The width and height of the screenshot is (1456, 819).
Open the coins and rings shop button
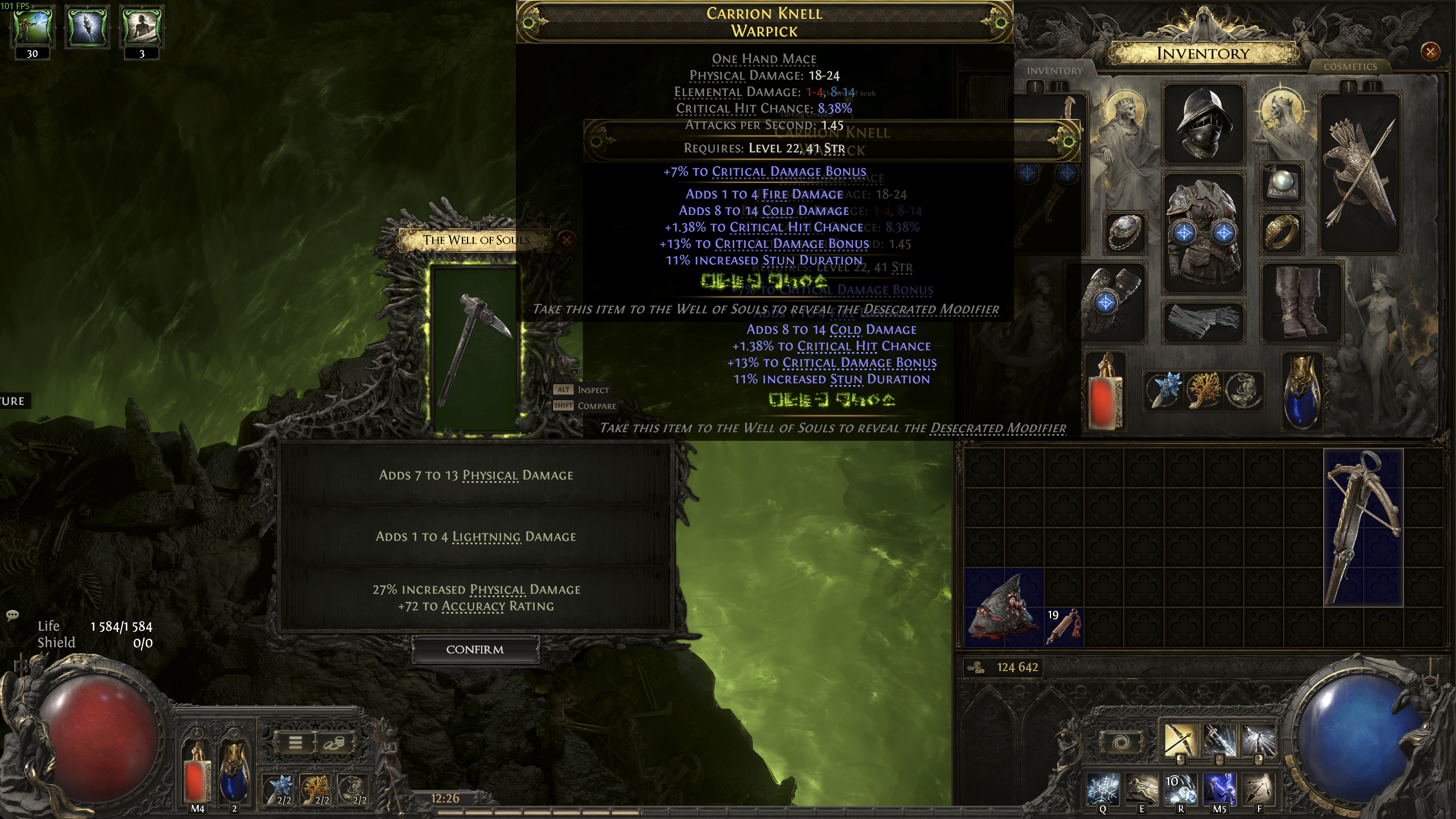click(334, 743)
